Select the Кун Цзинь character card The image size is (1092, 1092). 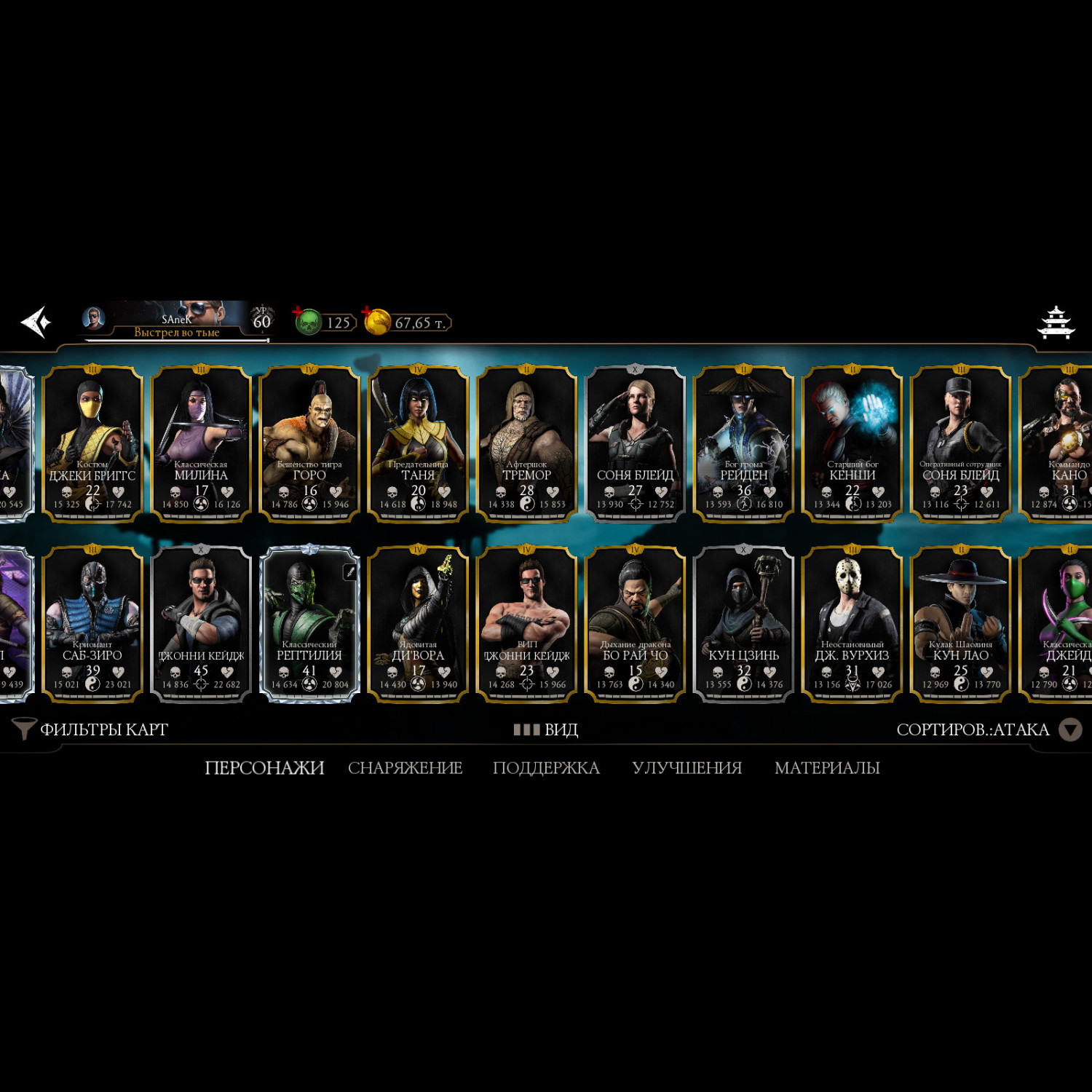click(x=743, y=624)
